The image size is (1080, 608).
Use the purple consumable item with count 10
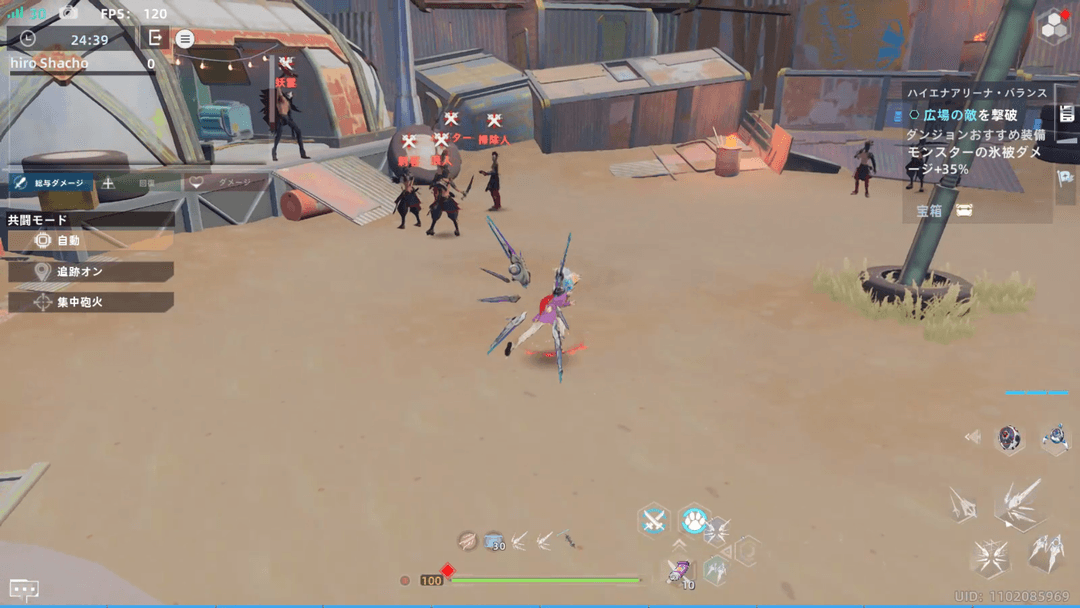(x=679, y=573)
